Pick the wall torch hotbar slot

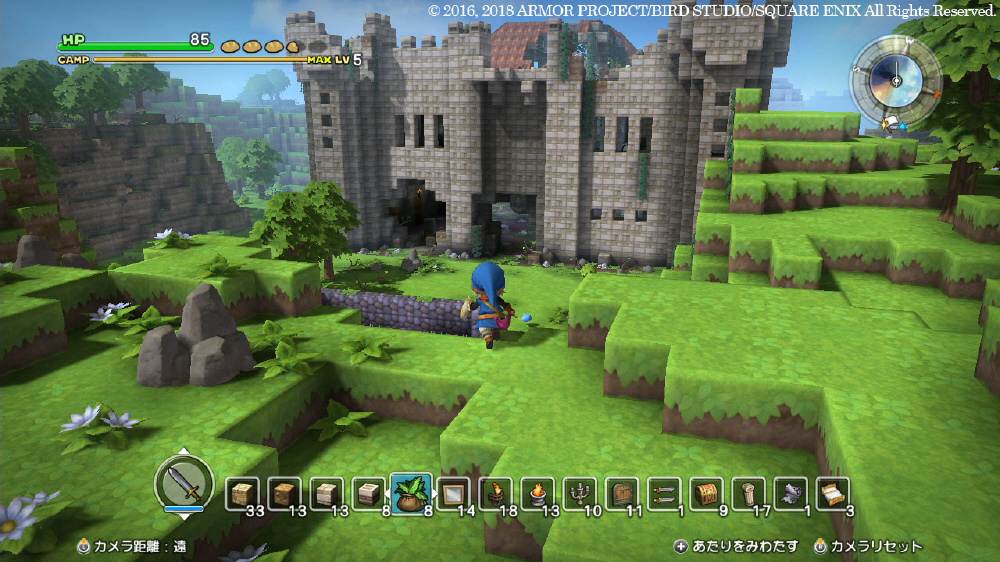click(x=495, y=494)
